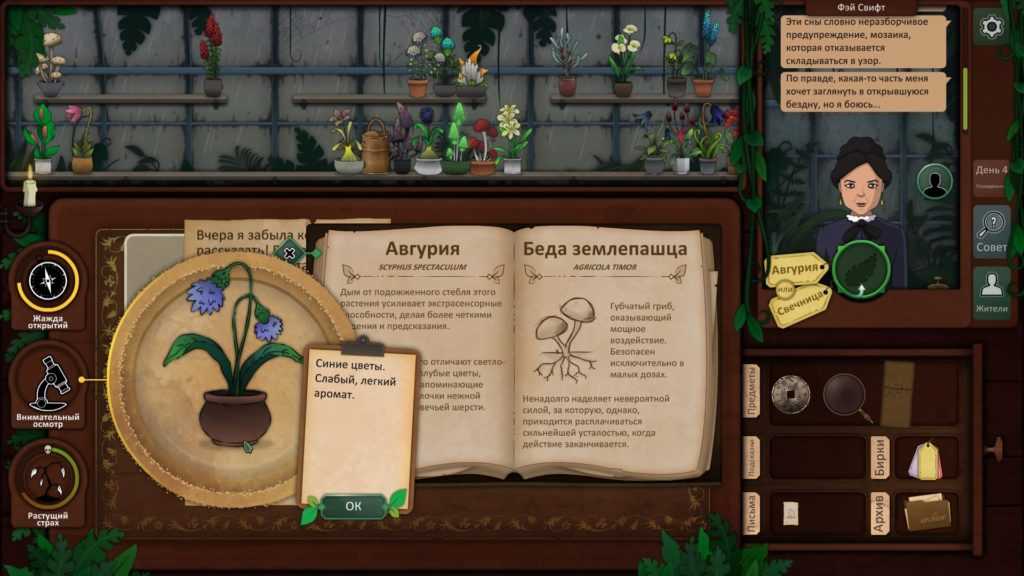Open the settings gear menu
The width and height of the screenshot is (1024, 576).
pos(992,27)
